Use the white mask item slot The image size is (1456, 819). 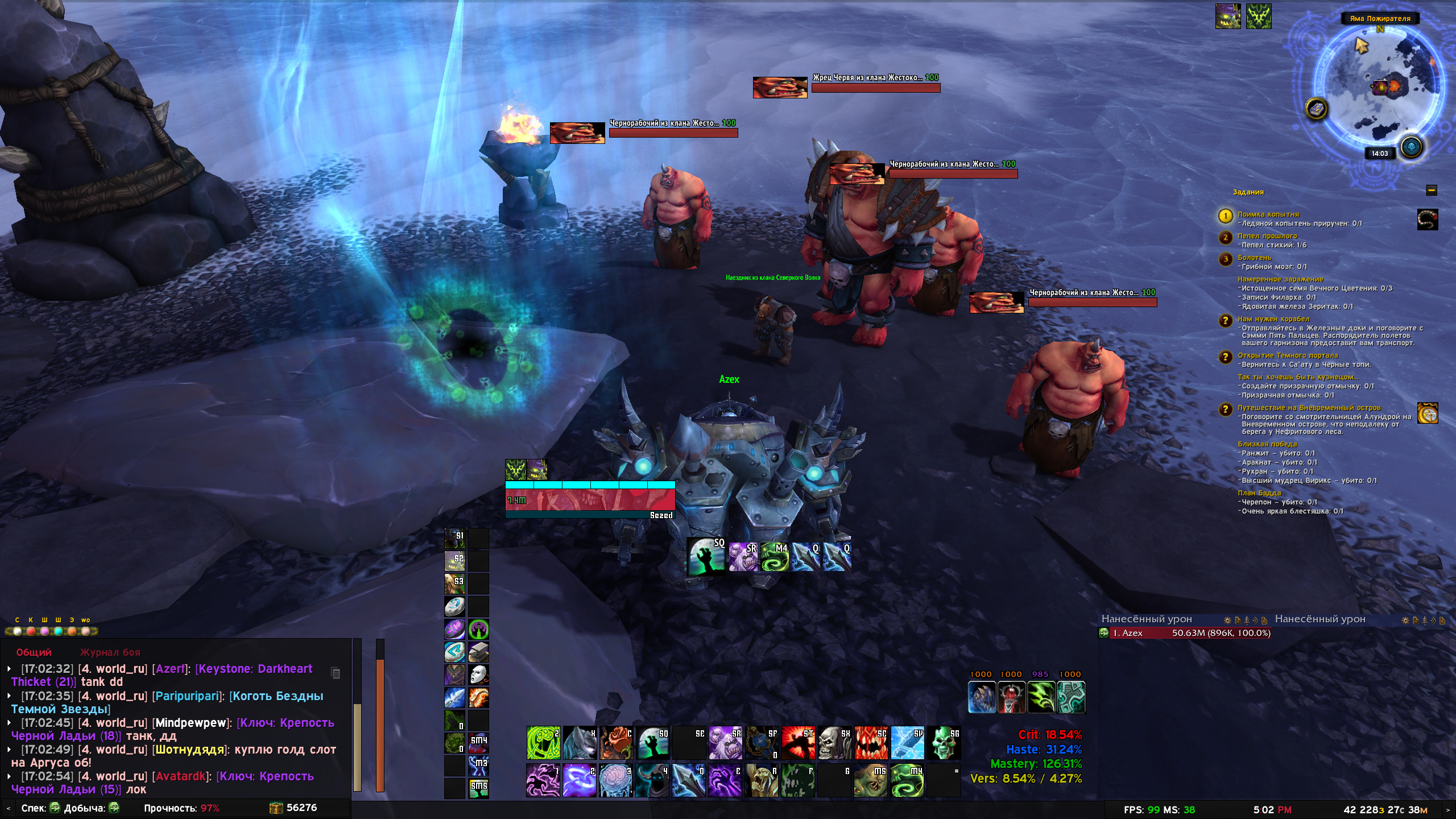click(478, 675)
